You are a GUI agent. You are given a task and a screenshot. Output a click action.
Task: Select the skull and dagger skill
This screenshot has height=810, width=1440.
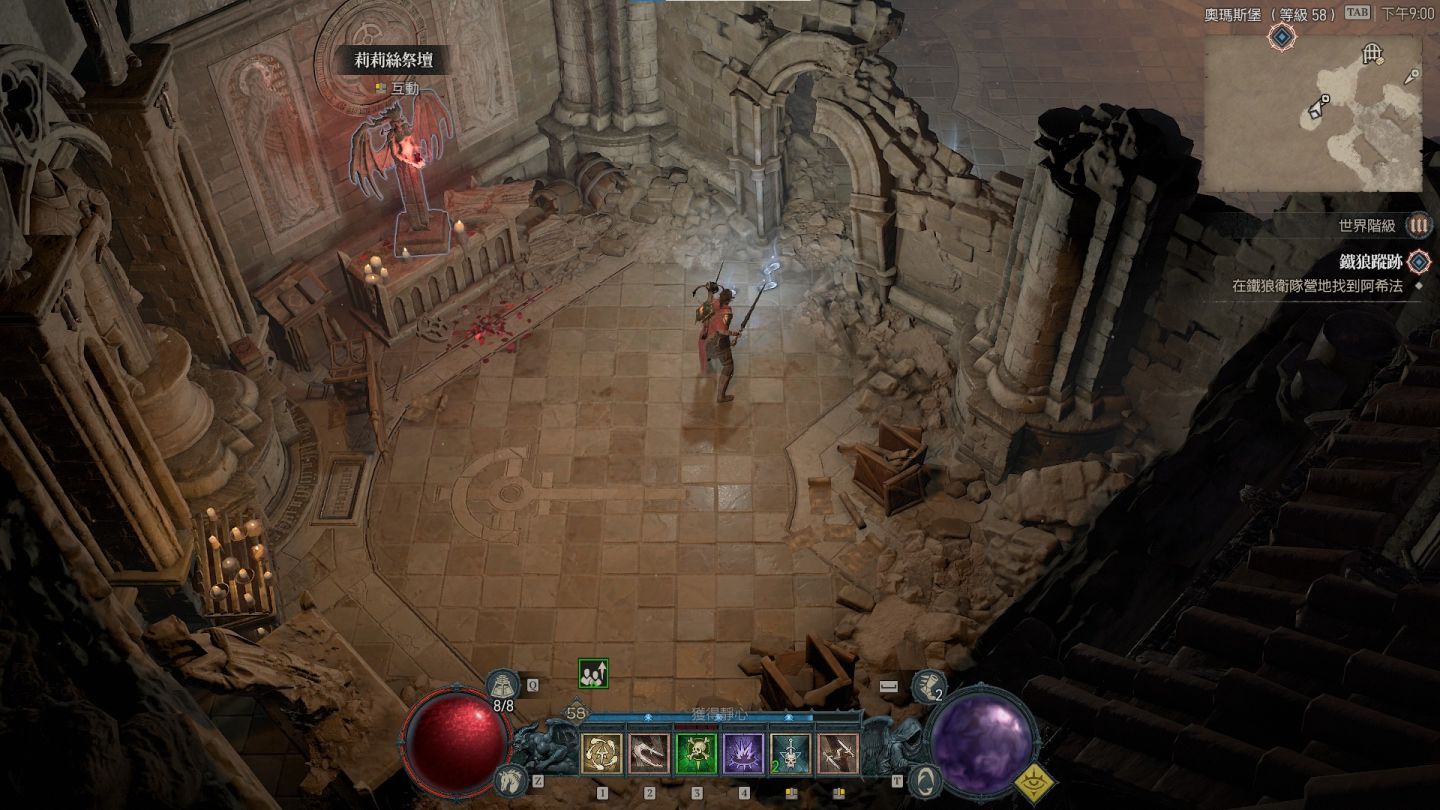791,754
